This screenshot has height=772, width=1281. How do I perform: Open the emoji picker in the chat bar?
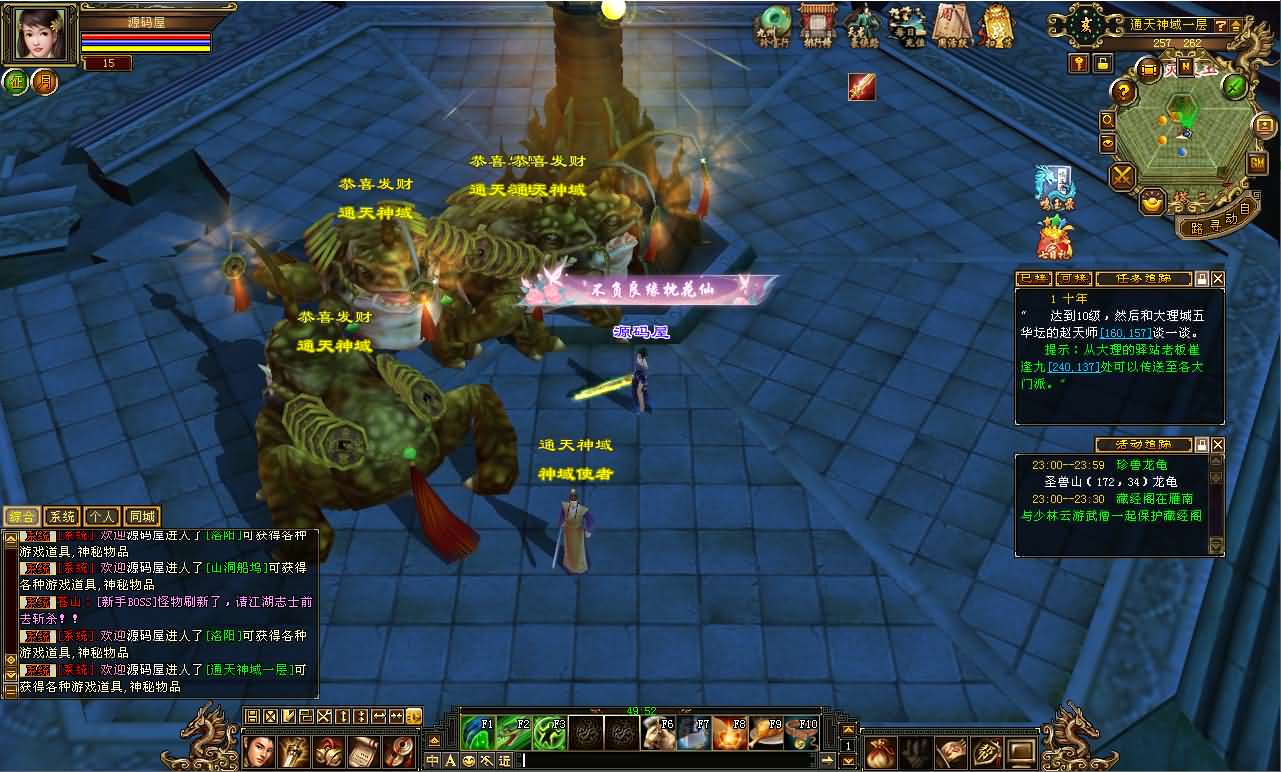pyautogui.click(x=468, y=761)
